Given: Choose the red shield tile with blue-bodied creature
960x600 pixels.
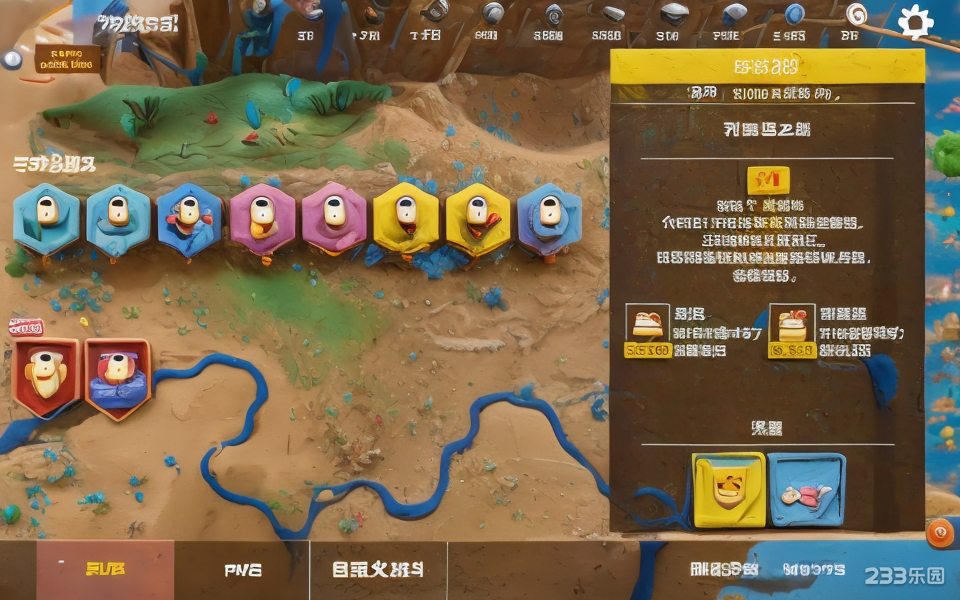Looking at the screenshot, I should [x=118, y=377].
